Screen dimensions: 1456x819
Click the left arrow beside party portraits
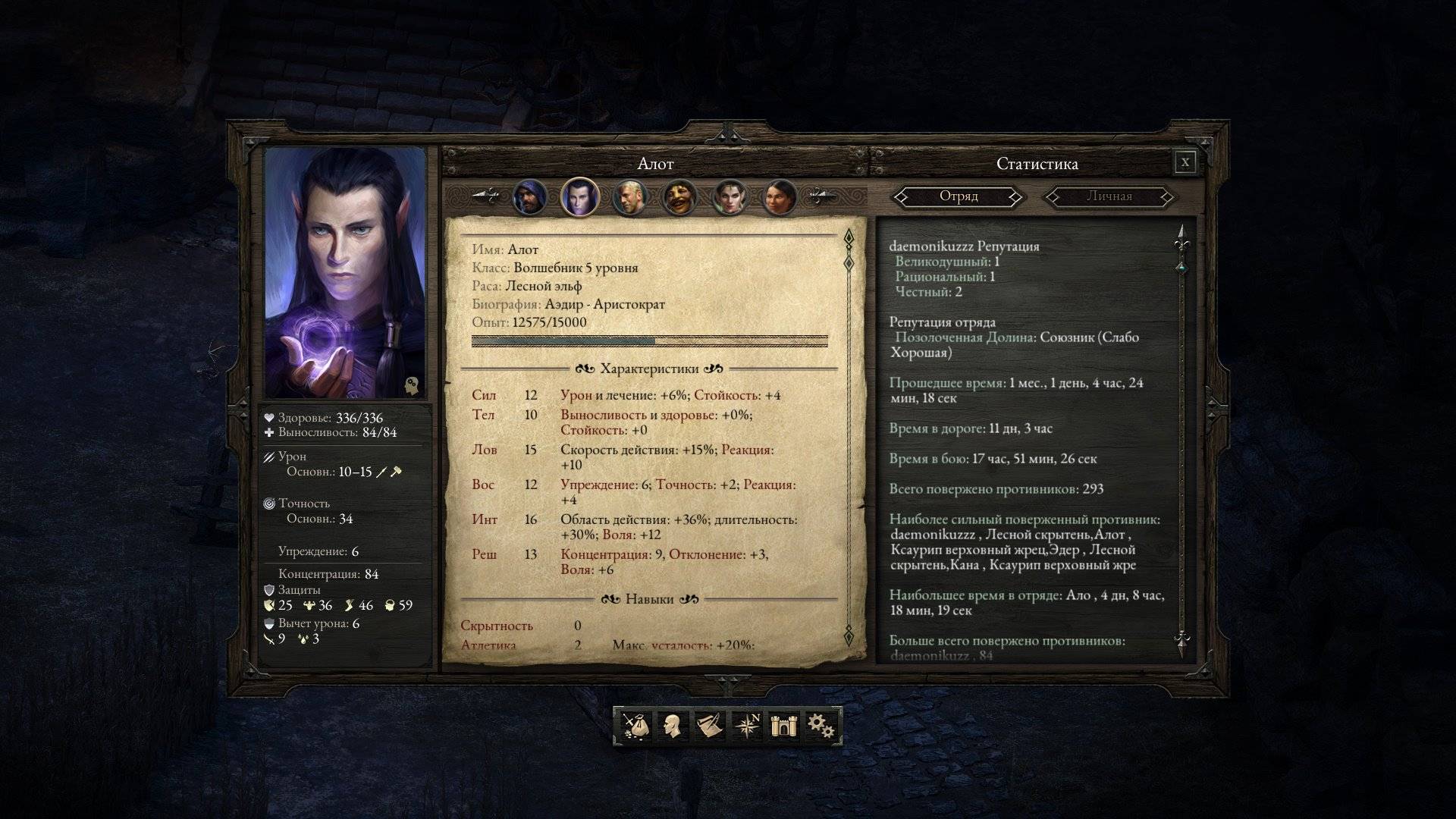[485, 196]
